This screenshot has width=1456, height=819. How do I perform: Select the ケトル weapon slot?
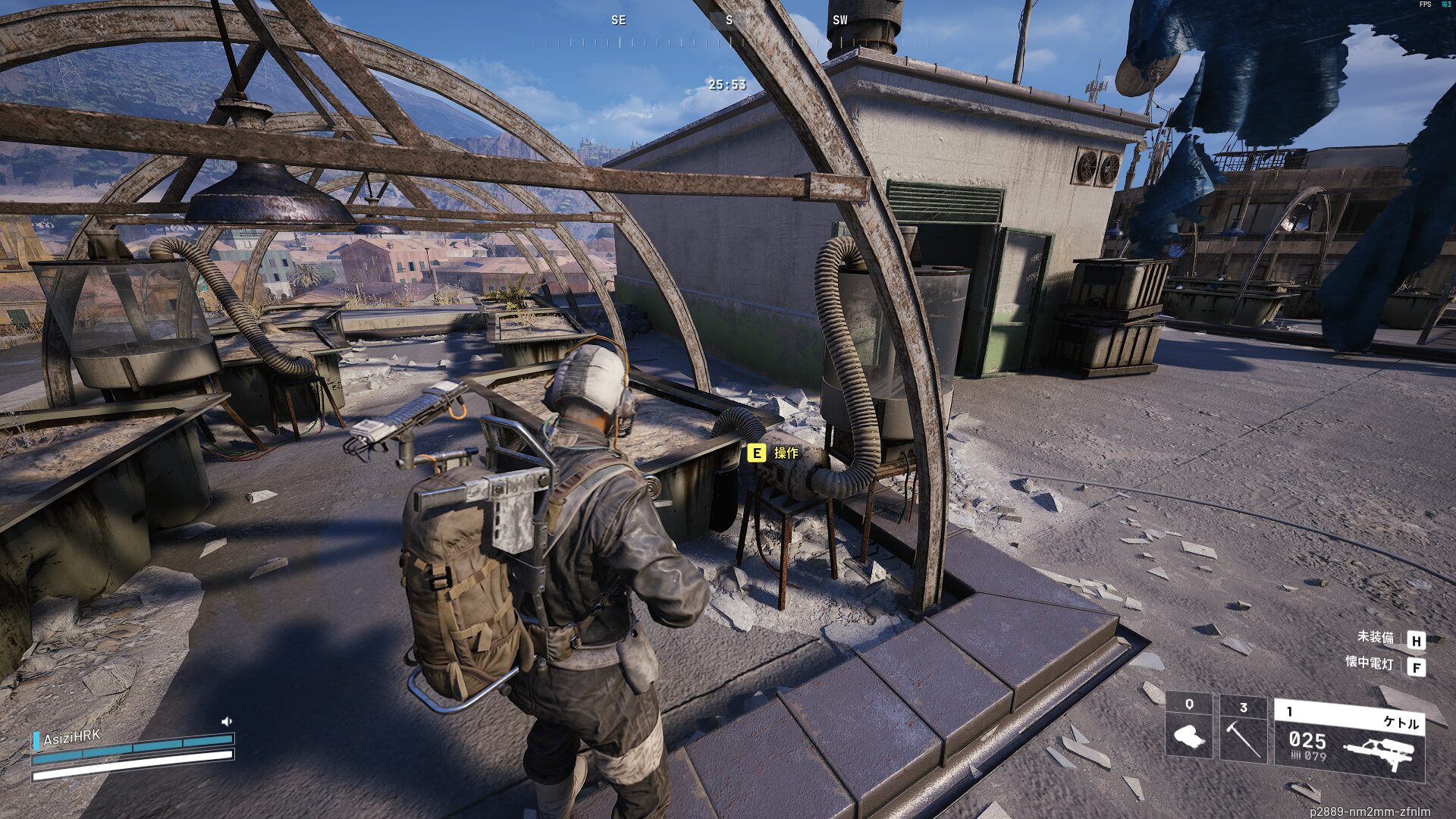point(1350,739)
